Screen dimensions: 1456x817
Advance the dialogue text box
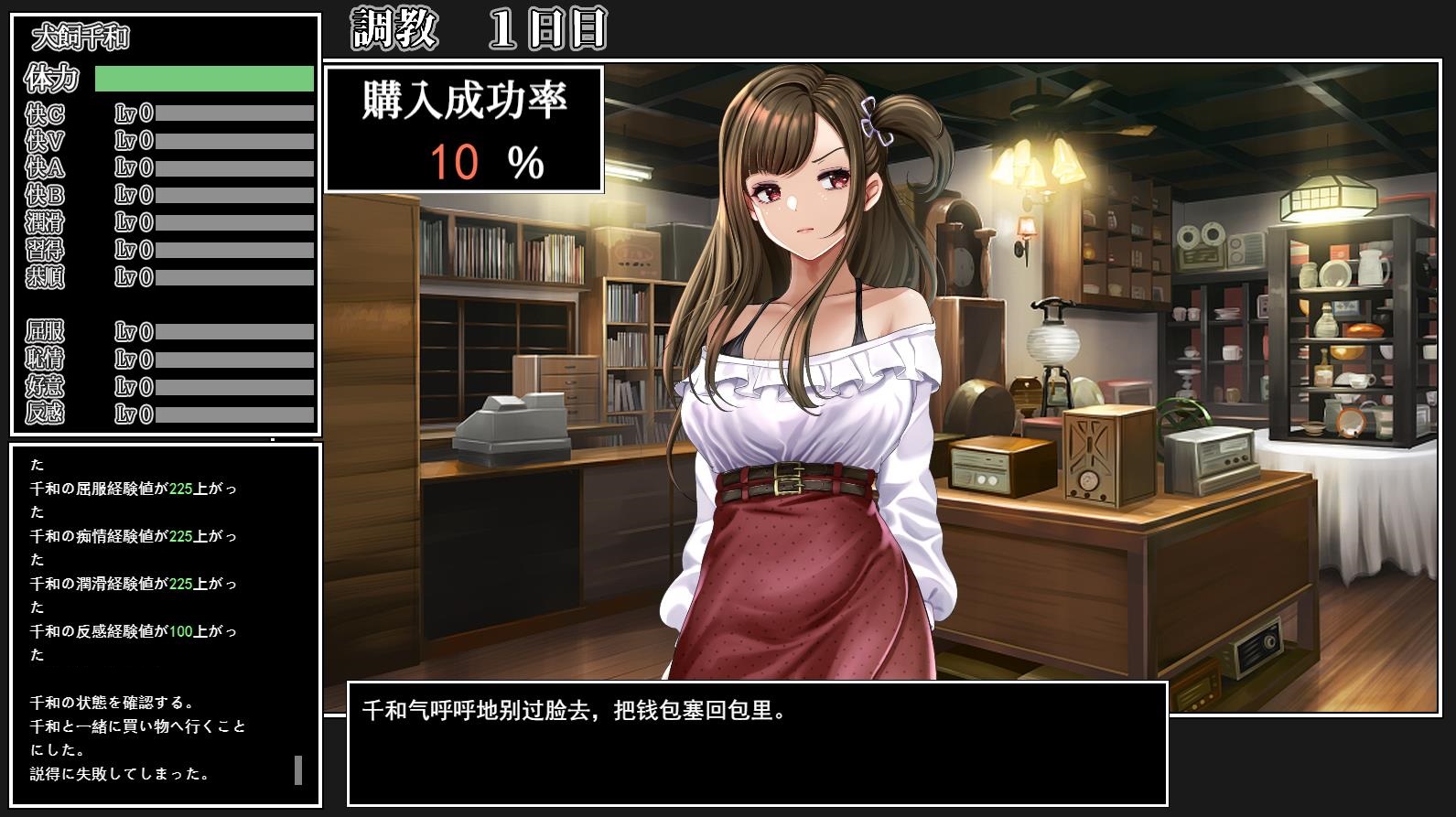pyautogui.click(x=757, y=743)
